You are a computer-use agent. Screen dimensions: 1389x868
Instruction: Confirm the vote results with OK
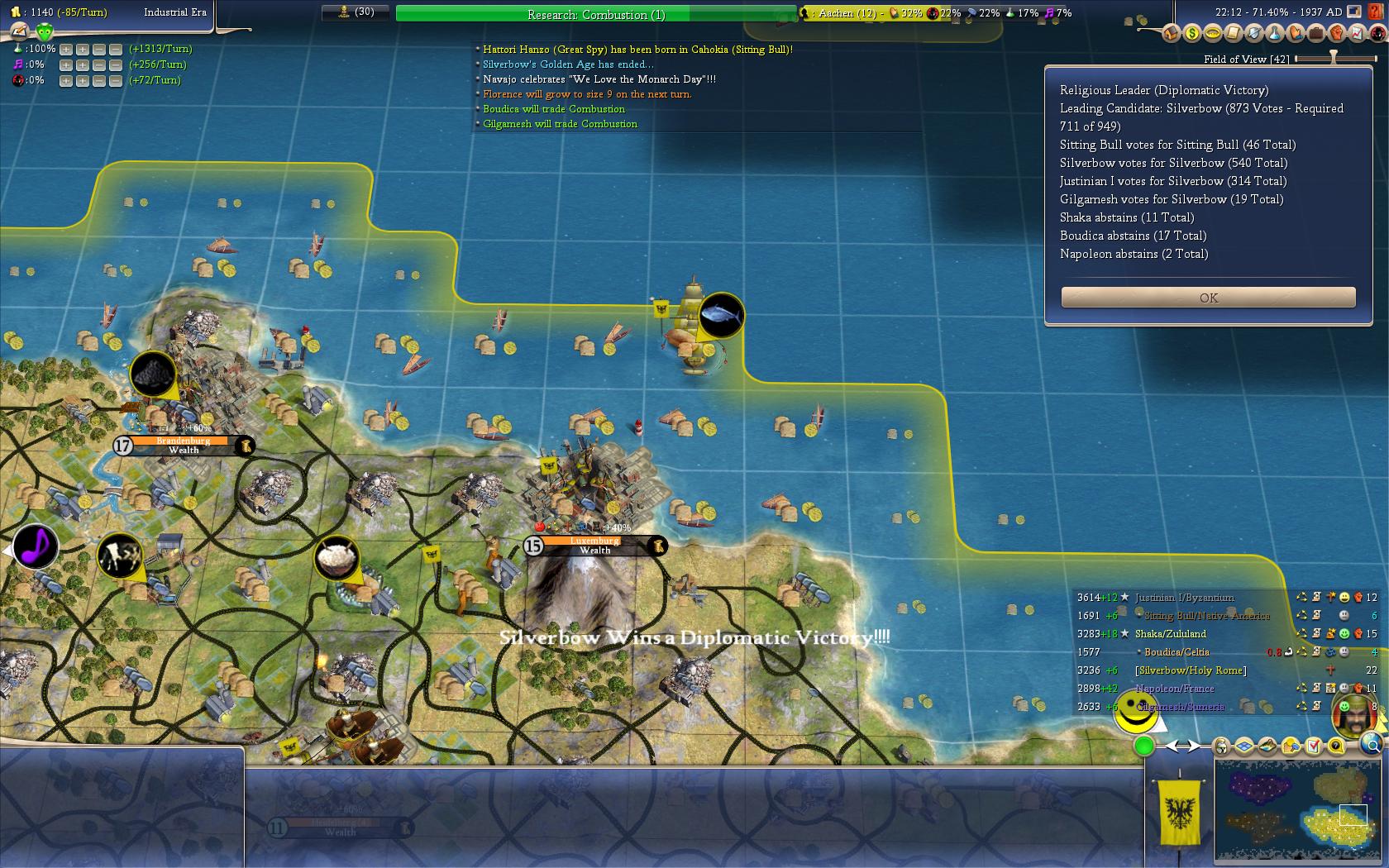pyautogui.click(x=1208, y=298)
